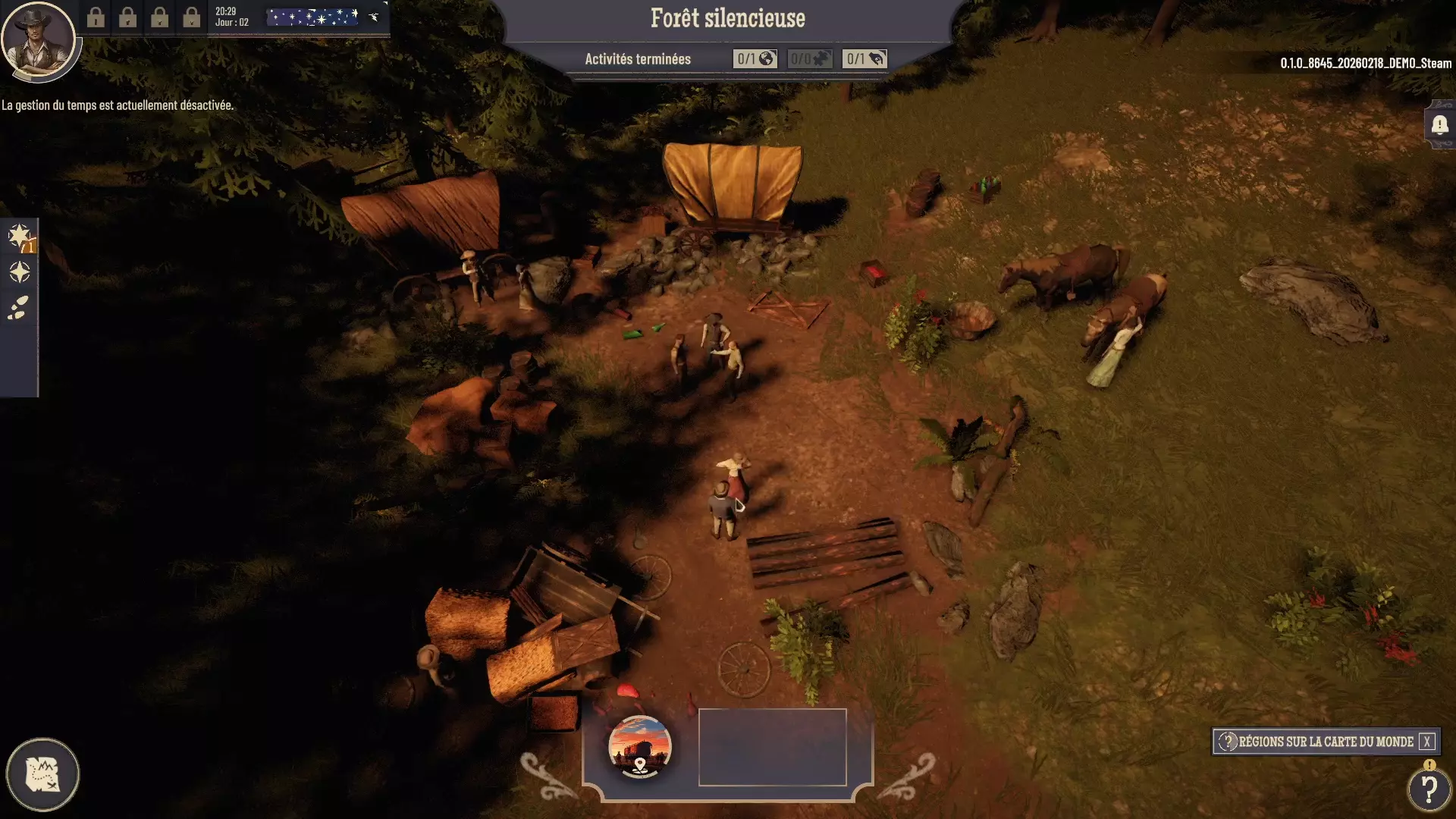Click the Régions sur la carte du monde link
Viewport: 1456px width, 819px height.
[1327, 742]
